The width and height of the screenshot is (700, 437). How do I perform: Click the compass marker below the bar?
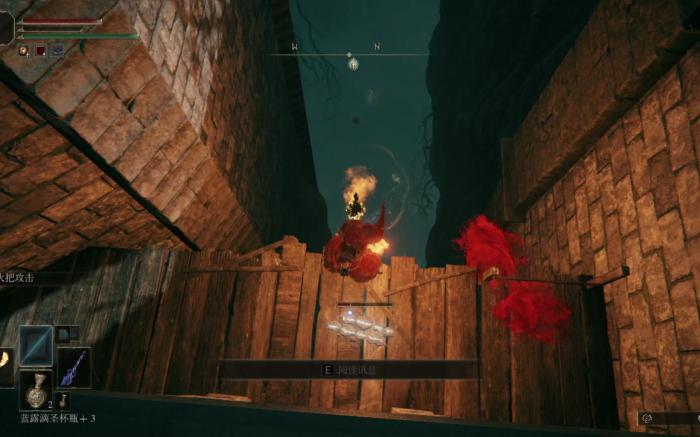pyautogui.click(x=353, y=65)
